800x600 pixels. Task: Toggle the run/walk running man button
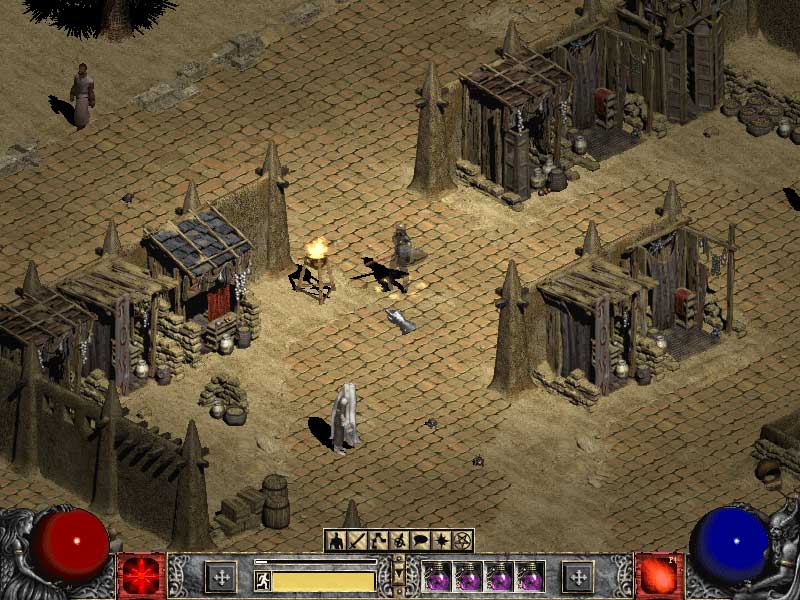pyautogui.click(x=263, y=581)
